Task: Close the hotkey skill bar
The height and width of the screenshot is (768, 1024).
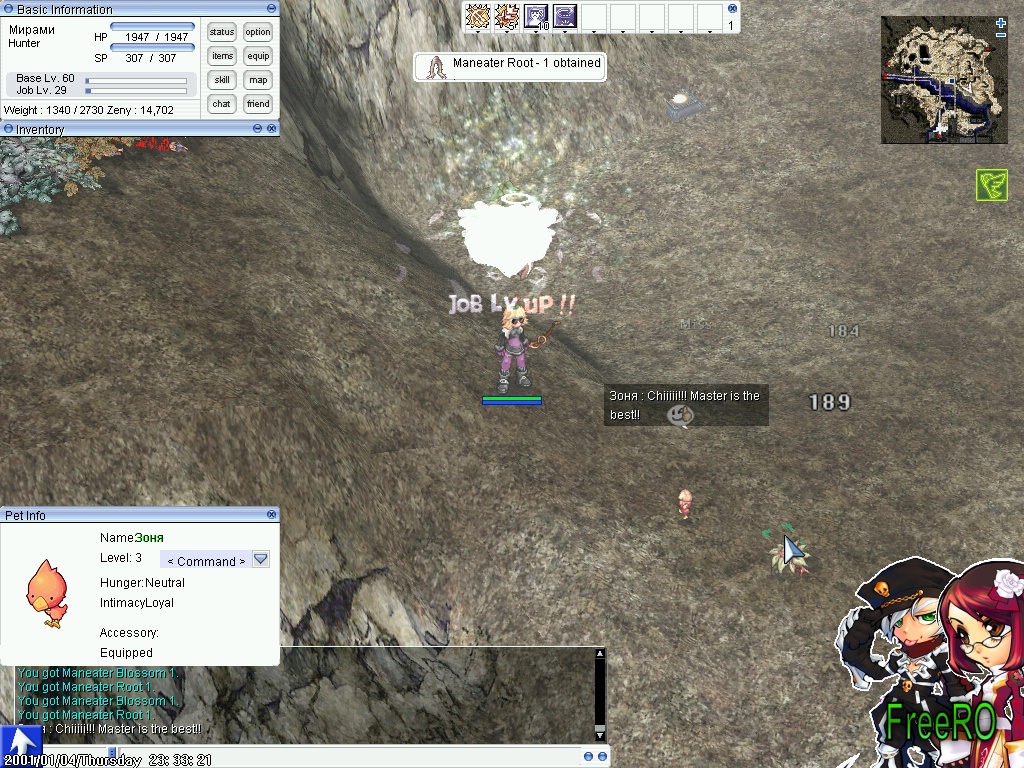Action: pyautogui.click(x=731, y=8)
